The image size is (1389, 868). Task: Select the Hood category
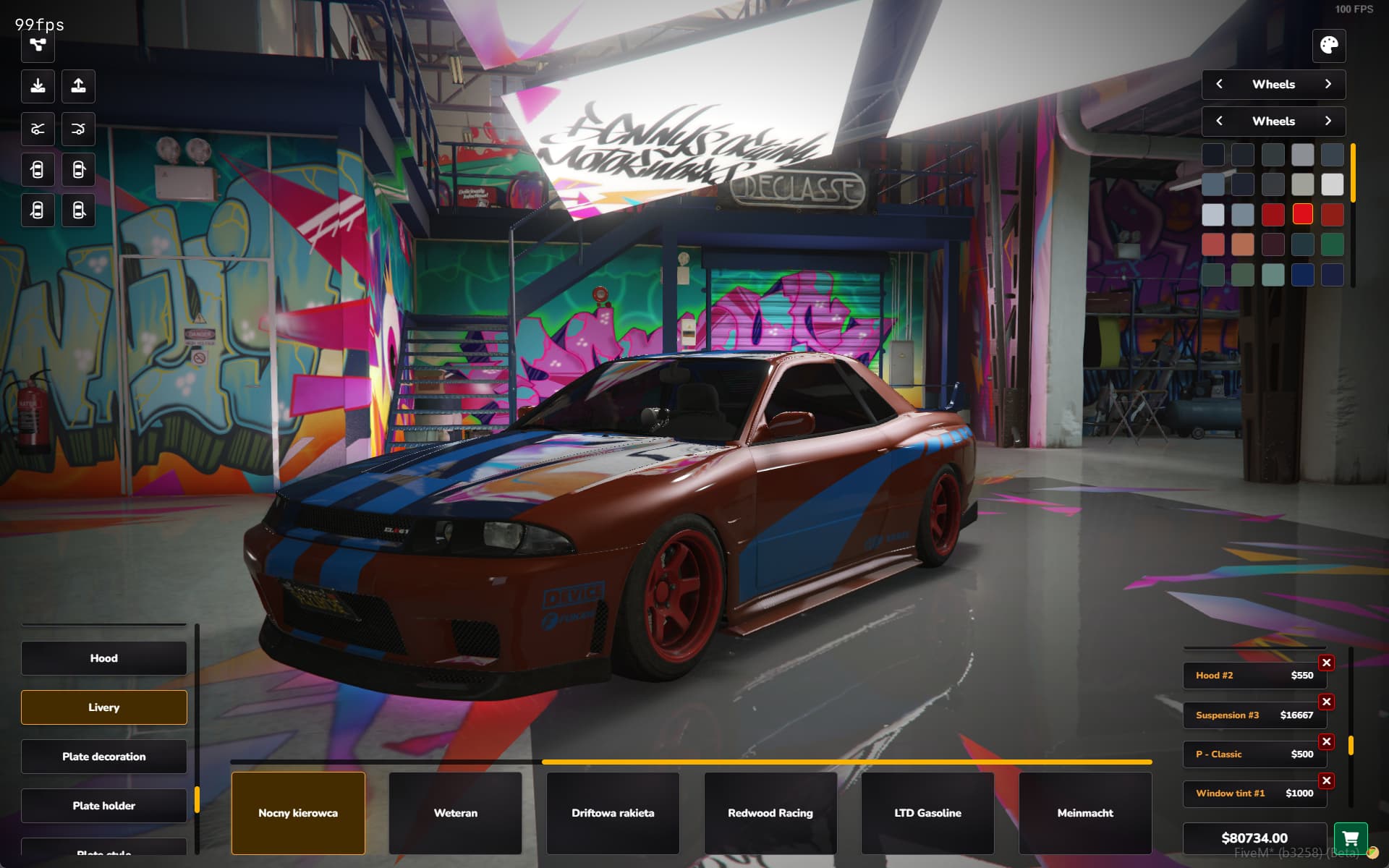[x=103, y=658]
